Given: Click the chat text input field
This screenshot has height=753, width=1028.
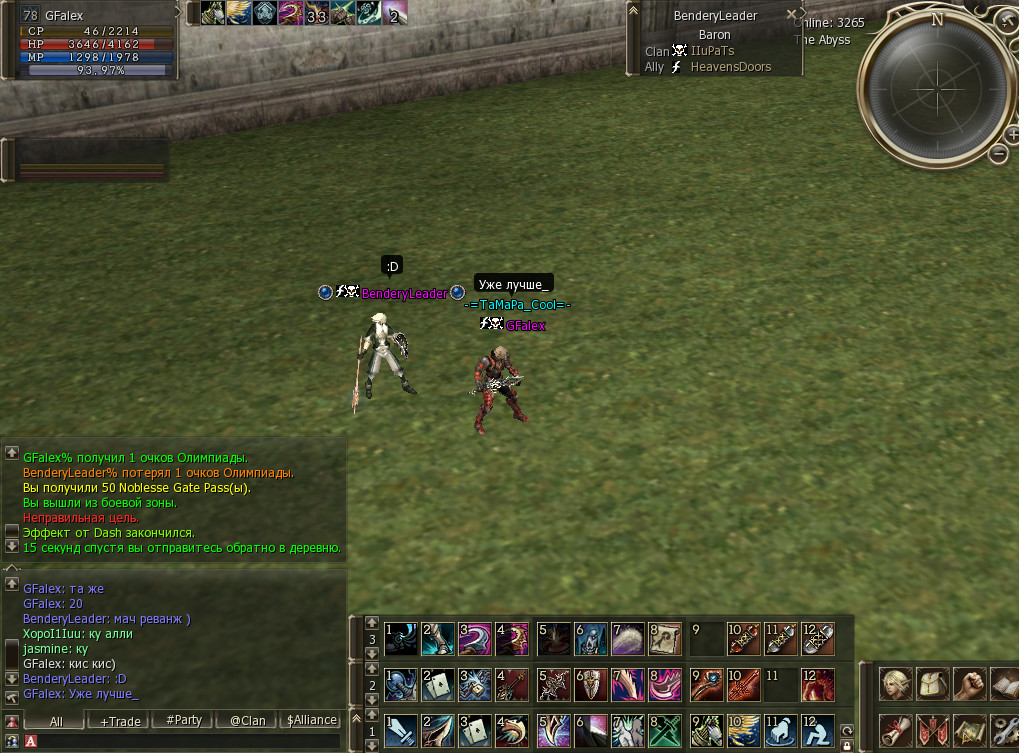Looking at the screenshot, I should click(x=180, y=741).
